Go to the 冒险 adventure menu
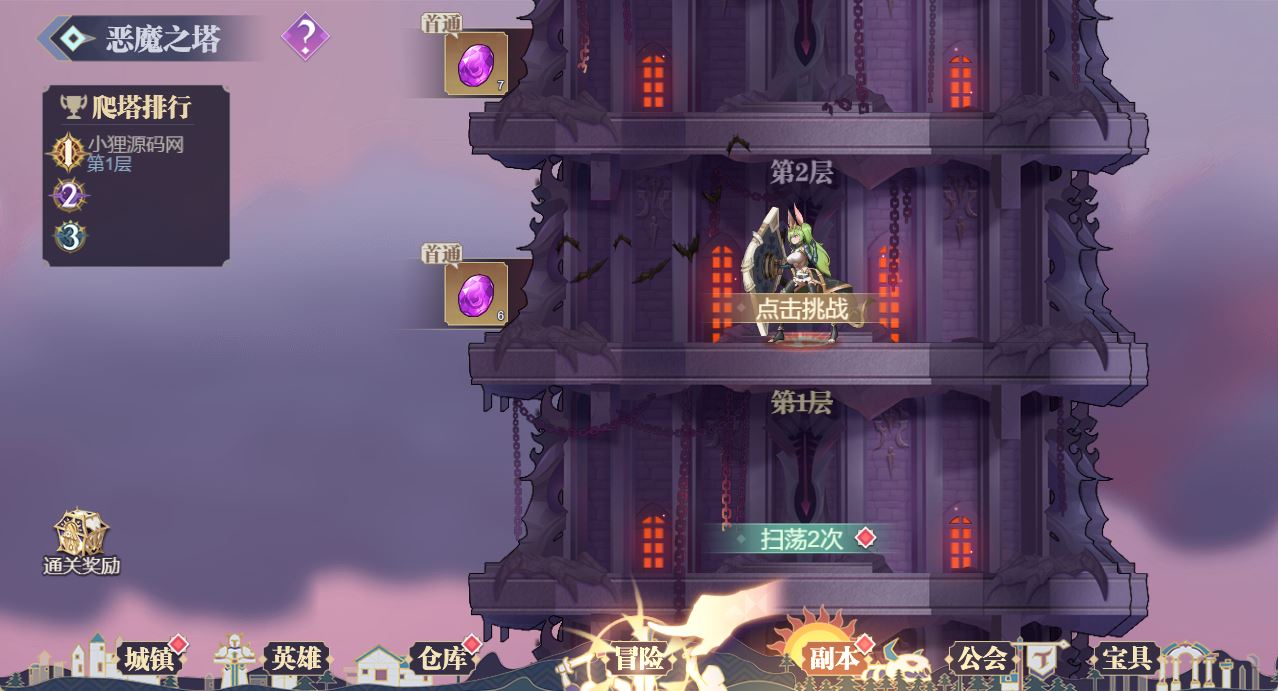1278x691 pixels. [x=639, y=658]
